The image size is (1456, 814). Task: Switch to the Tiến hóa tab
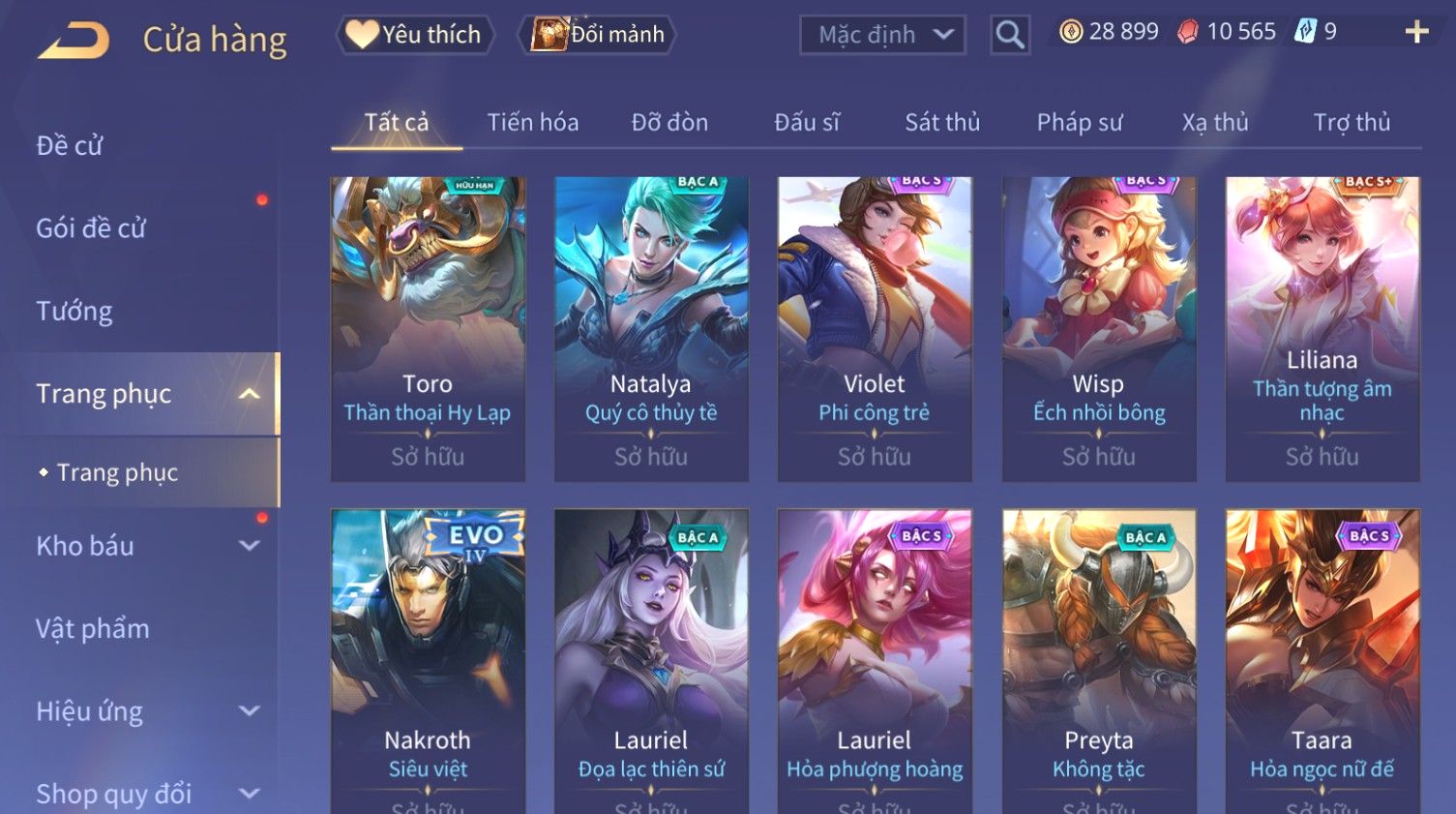coord(532,123)
